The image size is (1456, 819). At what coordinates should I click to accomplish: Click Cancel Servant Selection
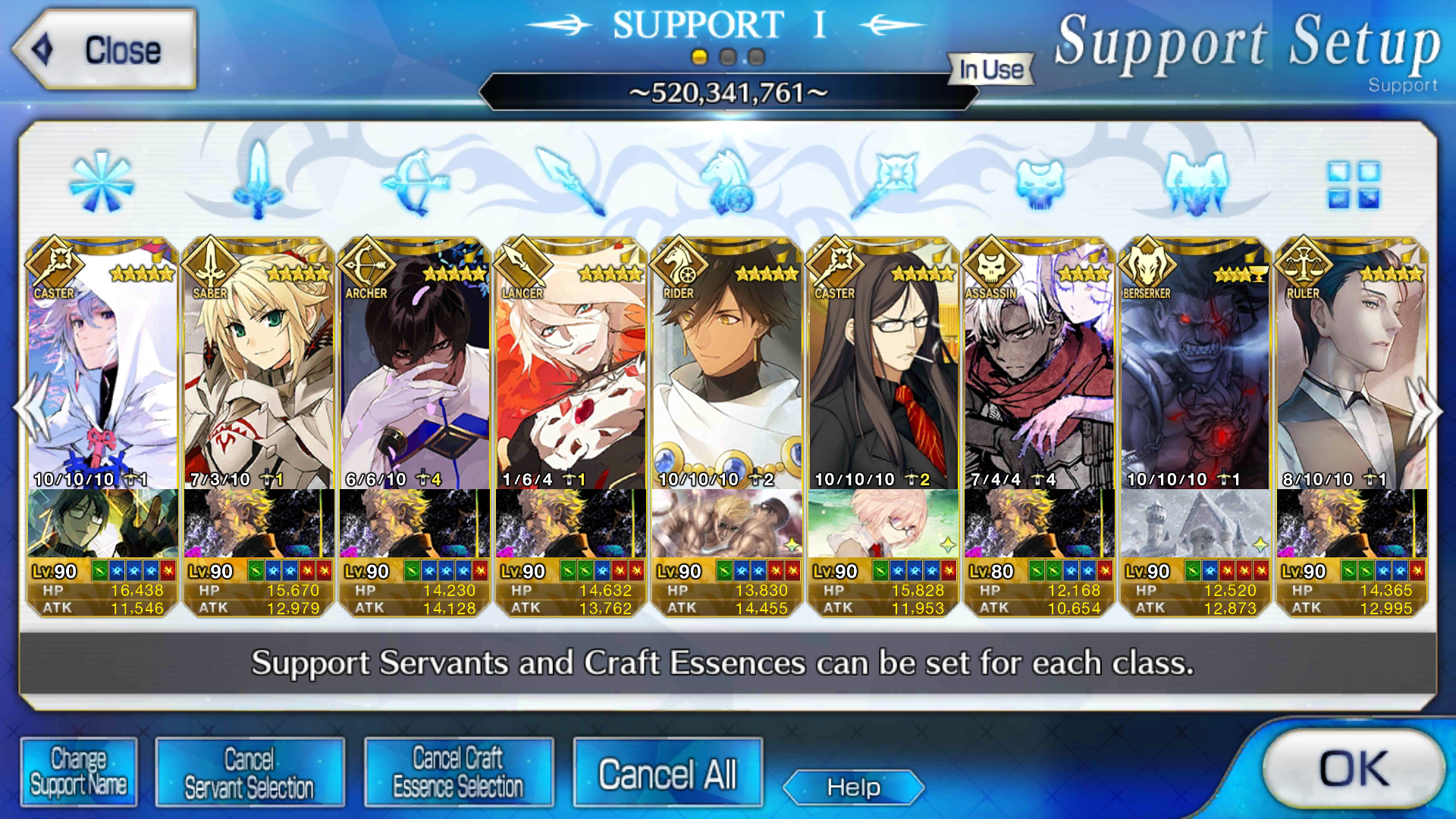click(249, 772)
